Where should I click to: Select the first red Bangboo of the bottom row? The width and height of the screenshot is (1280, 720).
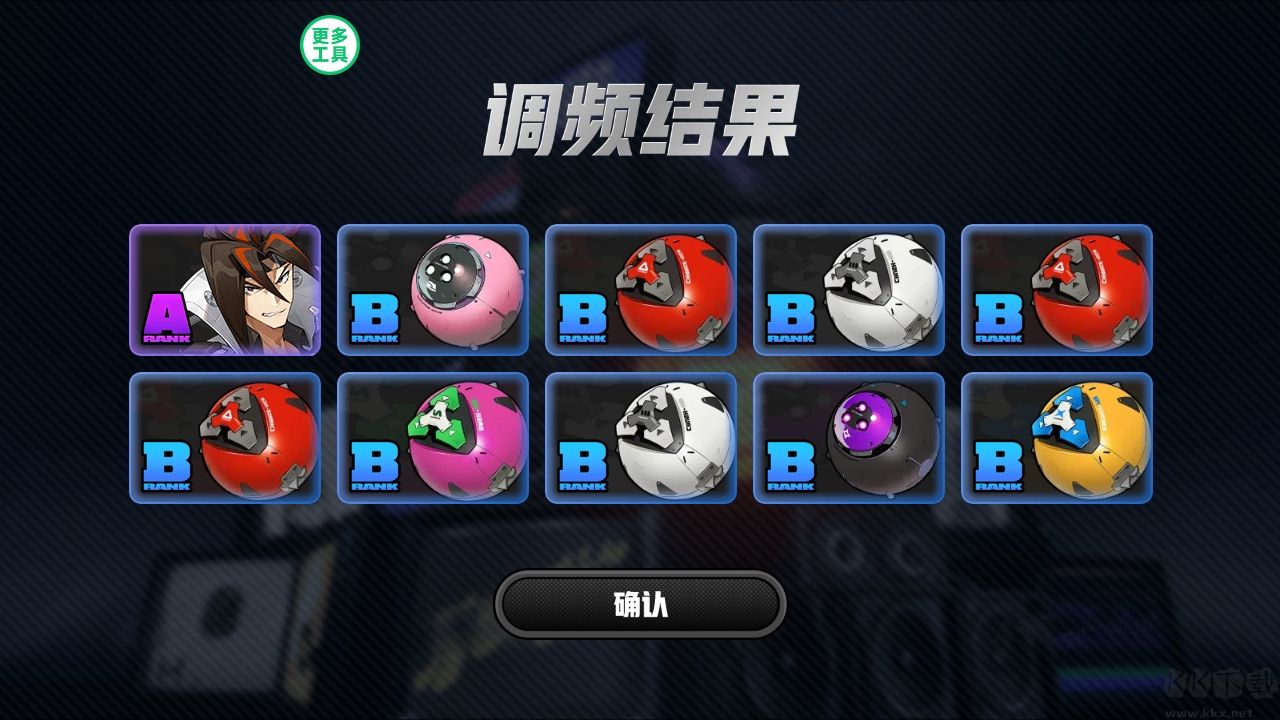click(226, 438)
